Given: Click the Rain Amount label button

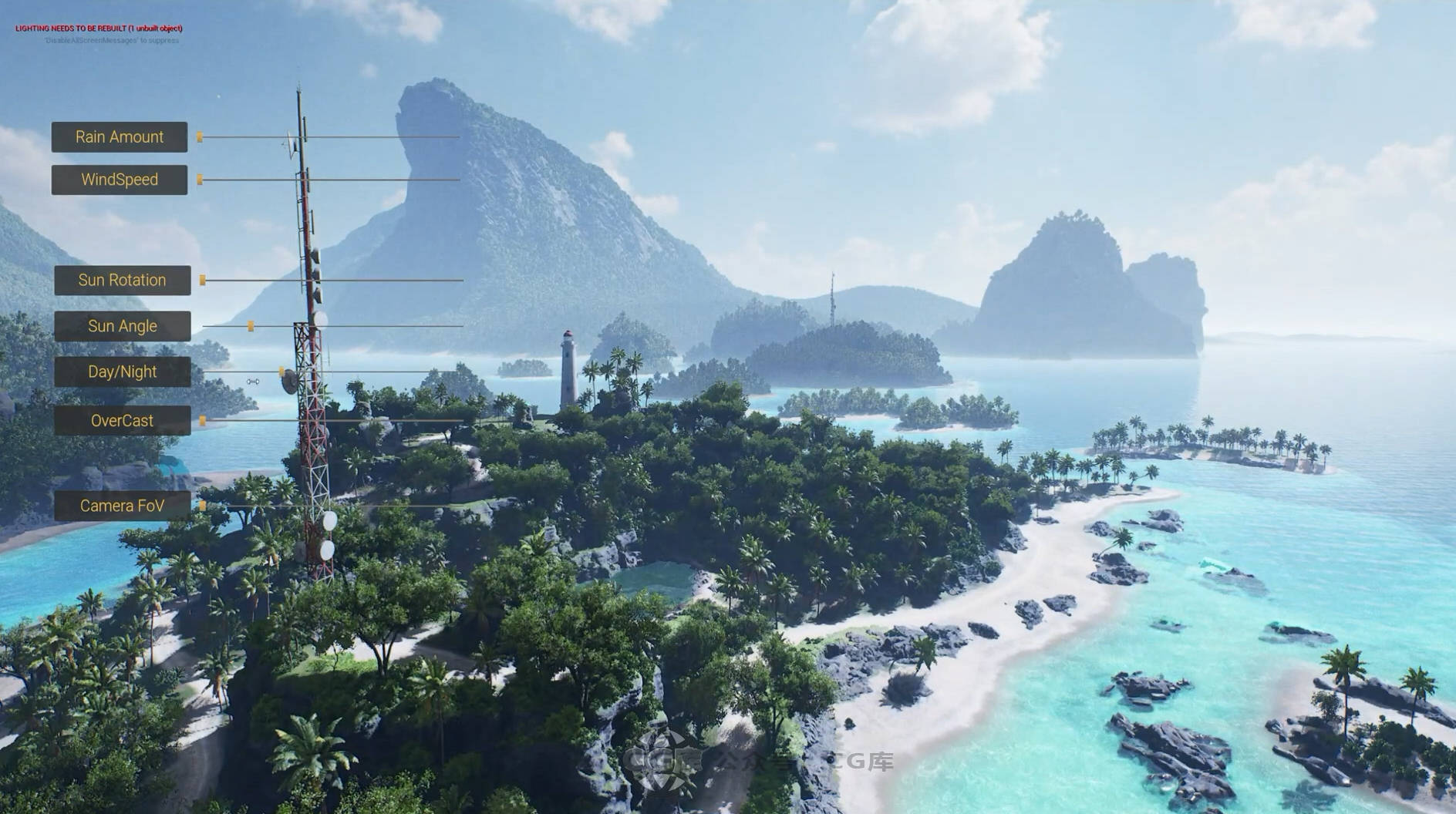Looking at the screenshot, I should [120, 137].
